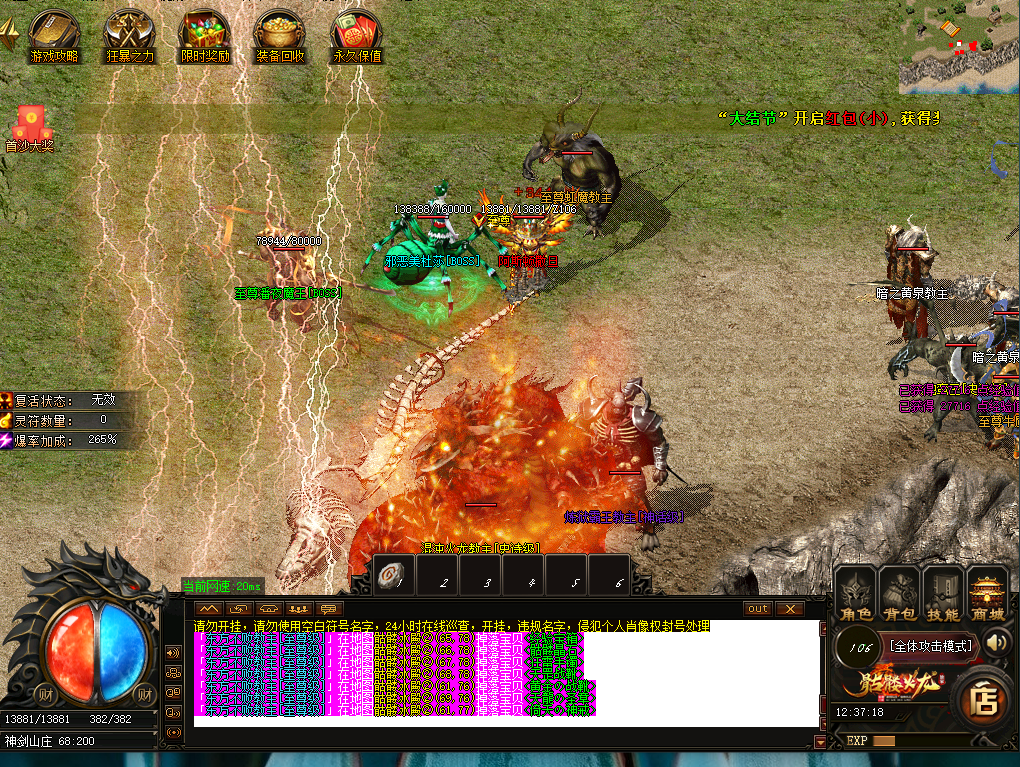Viewport: 1020px width, 767px height.
Task: Close the chat window with X
Action: click(790, 609)
